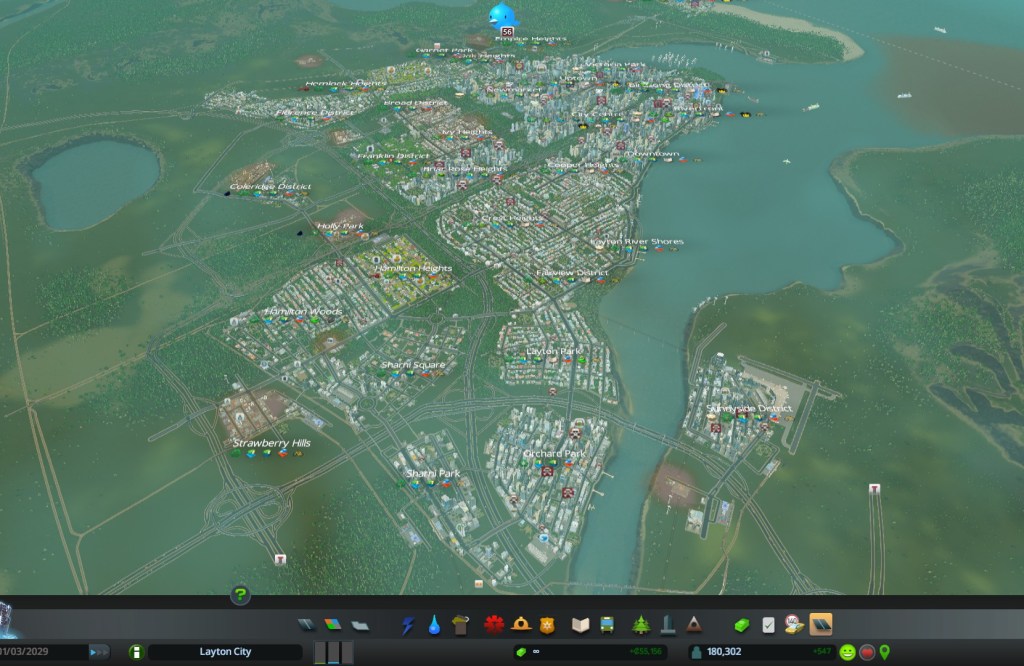Image resolution: width=1024 pixels, height=666 pixels.
Task: Open the Fire Department helmet menu
Action: point(520,626)
